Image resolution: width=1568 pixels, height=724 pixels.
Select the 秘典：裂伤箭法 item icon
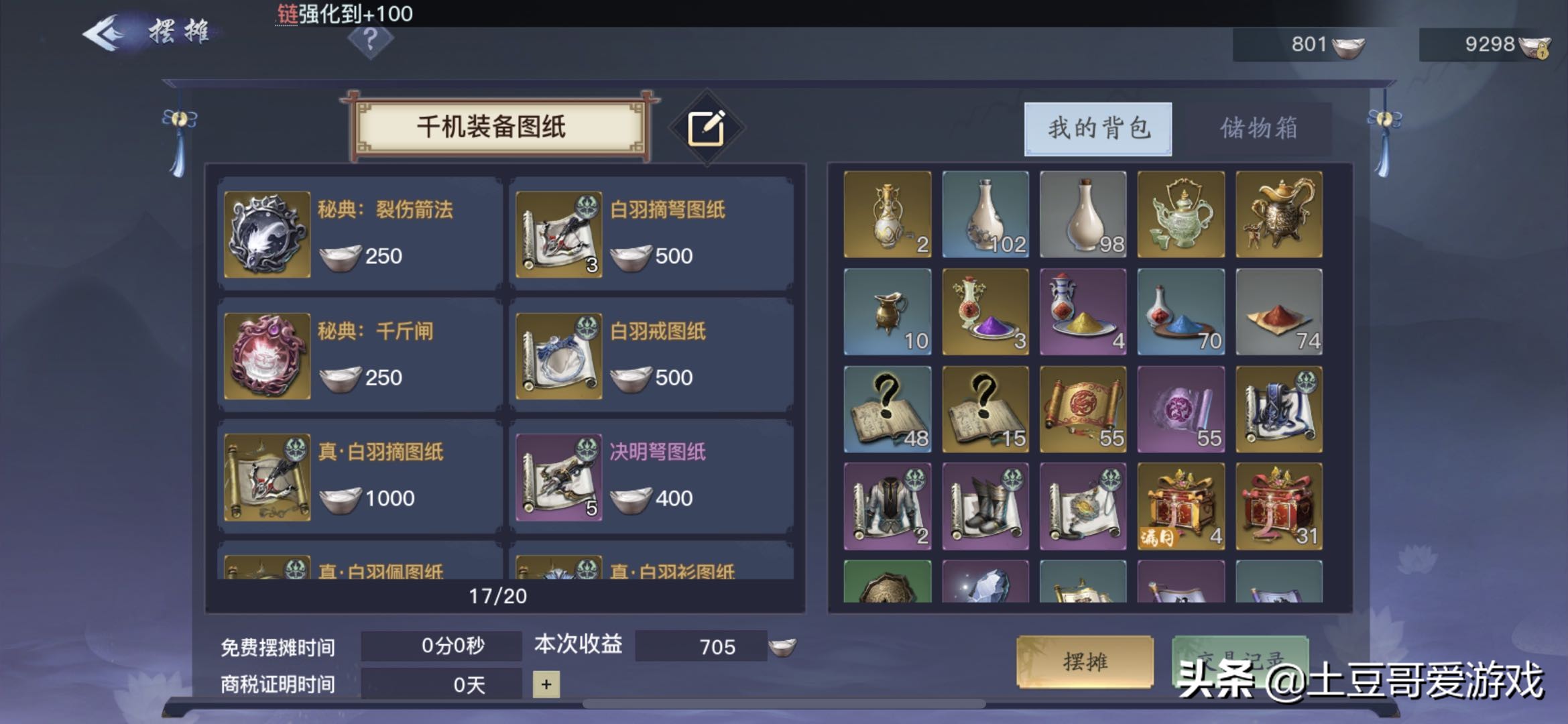coord(265,235)
